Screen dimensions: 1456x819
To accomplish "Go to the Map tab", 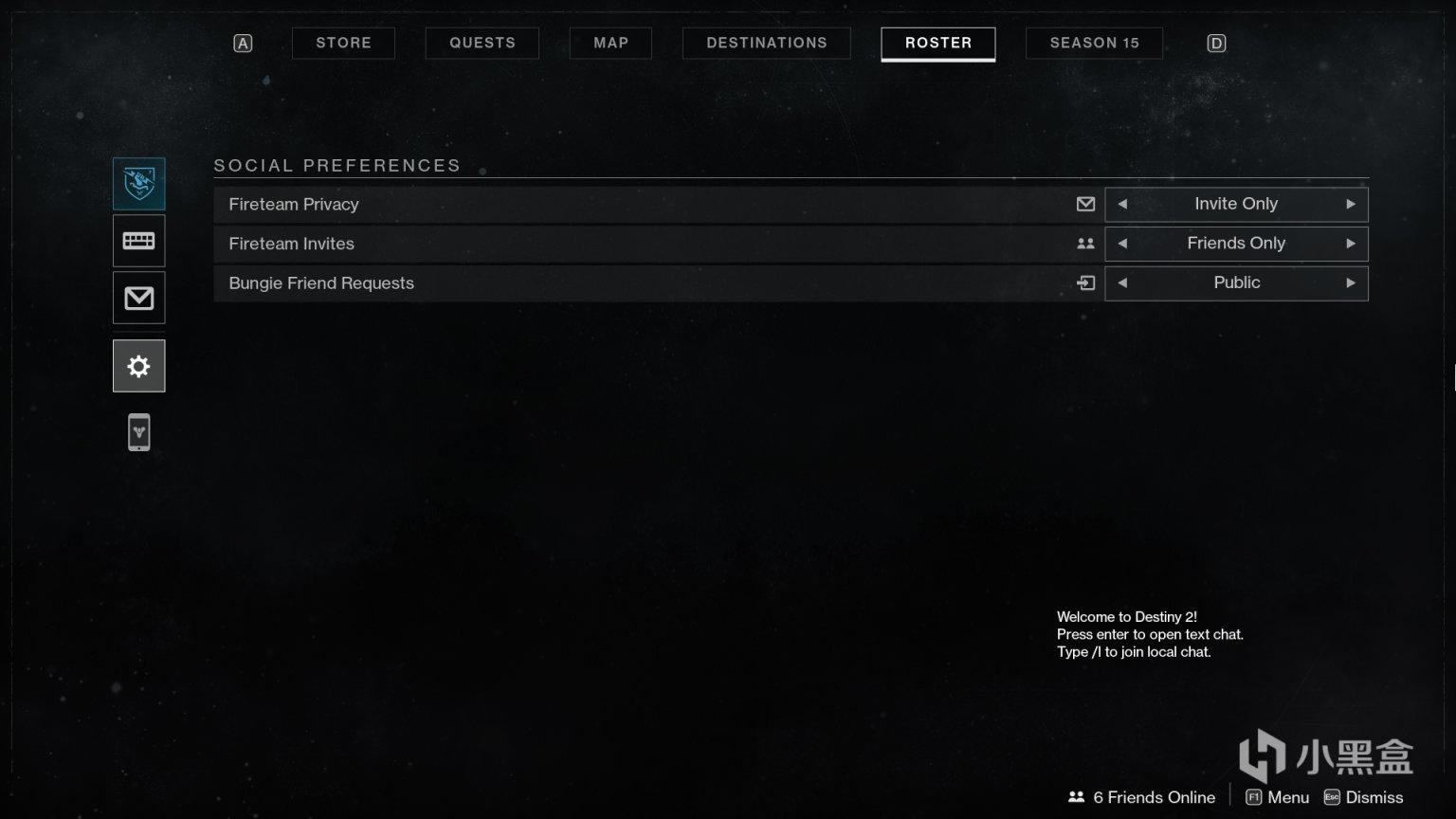I will [610, 43].
